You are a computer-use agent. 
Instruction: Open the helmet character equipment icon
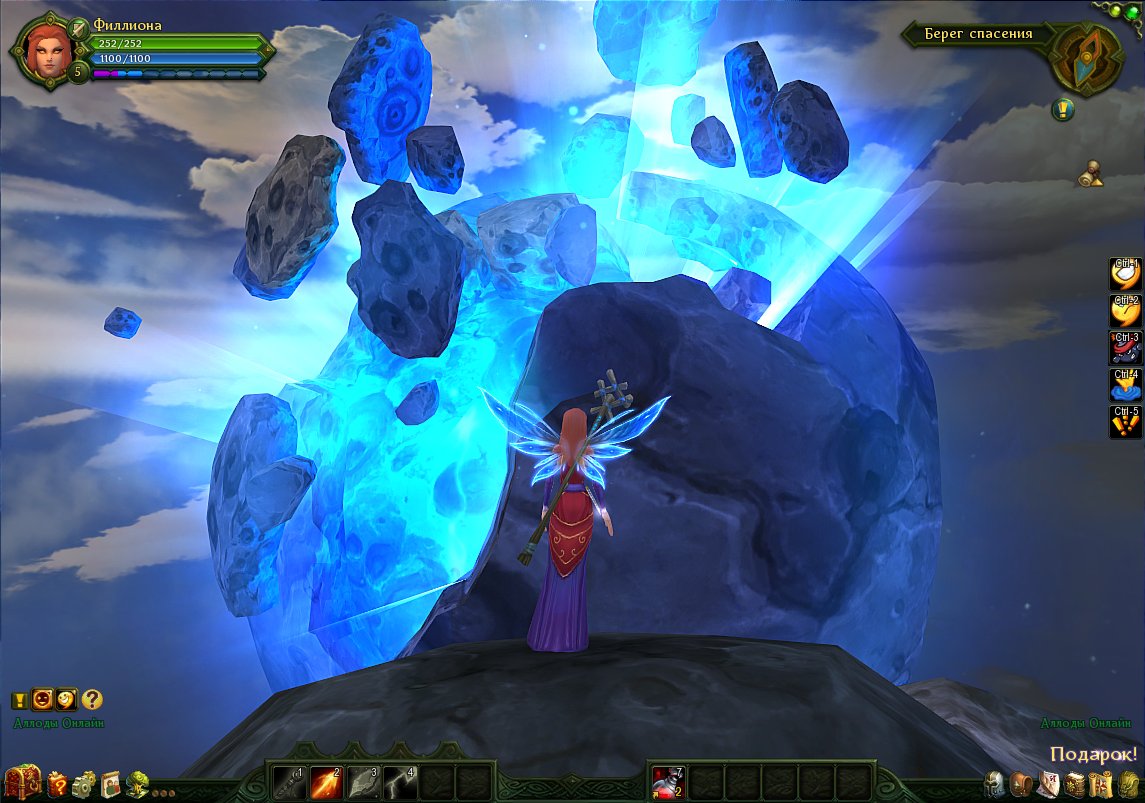point(993,783)
